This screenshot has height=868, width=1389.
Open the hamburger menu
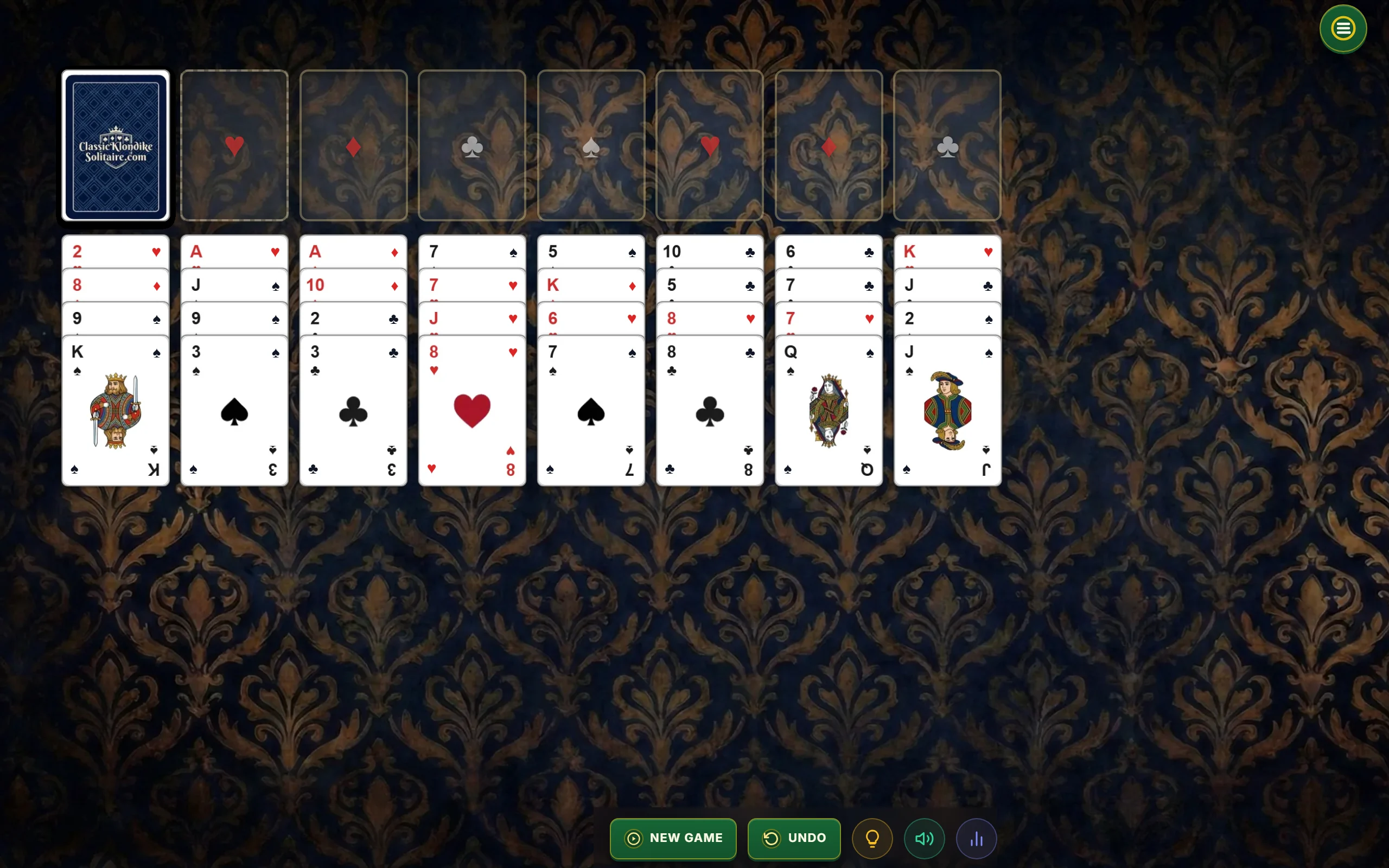(x=1342, y=29)
